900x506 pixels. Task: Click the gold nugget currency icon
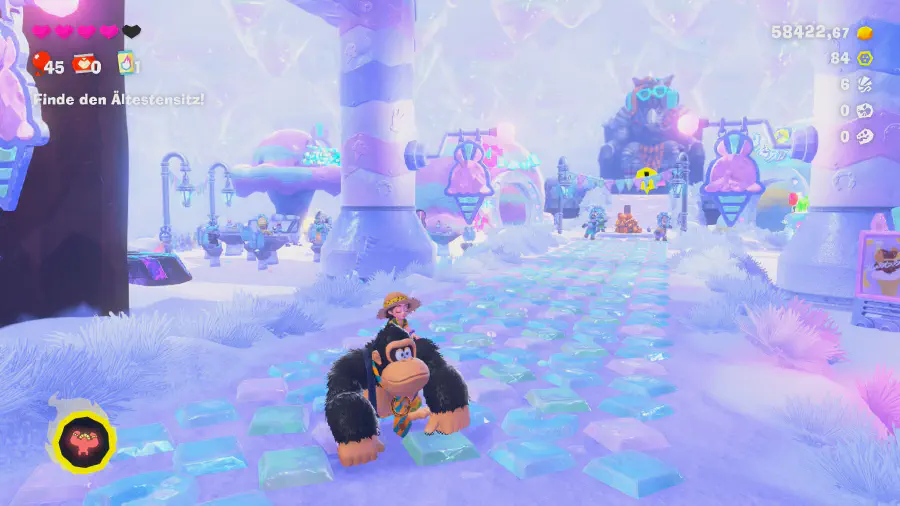pyautogui.click(x=865, y=32)
